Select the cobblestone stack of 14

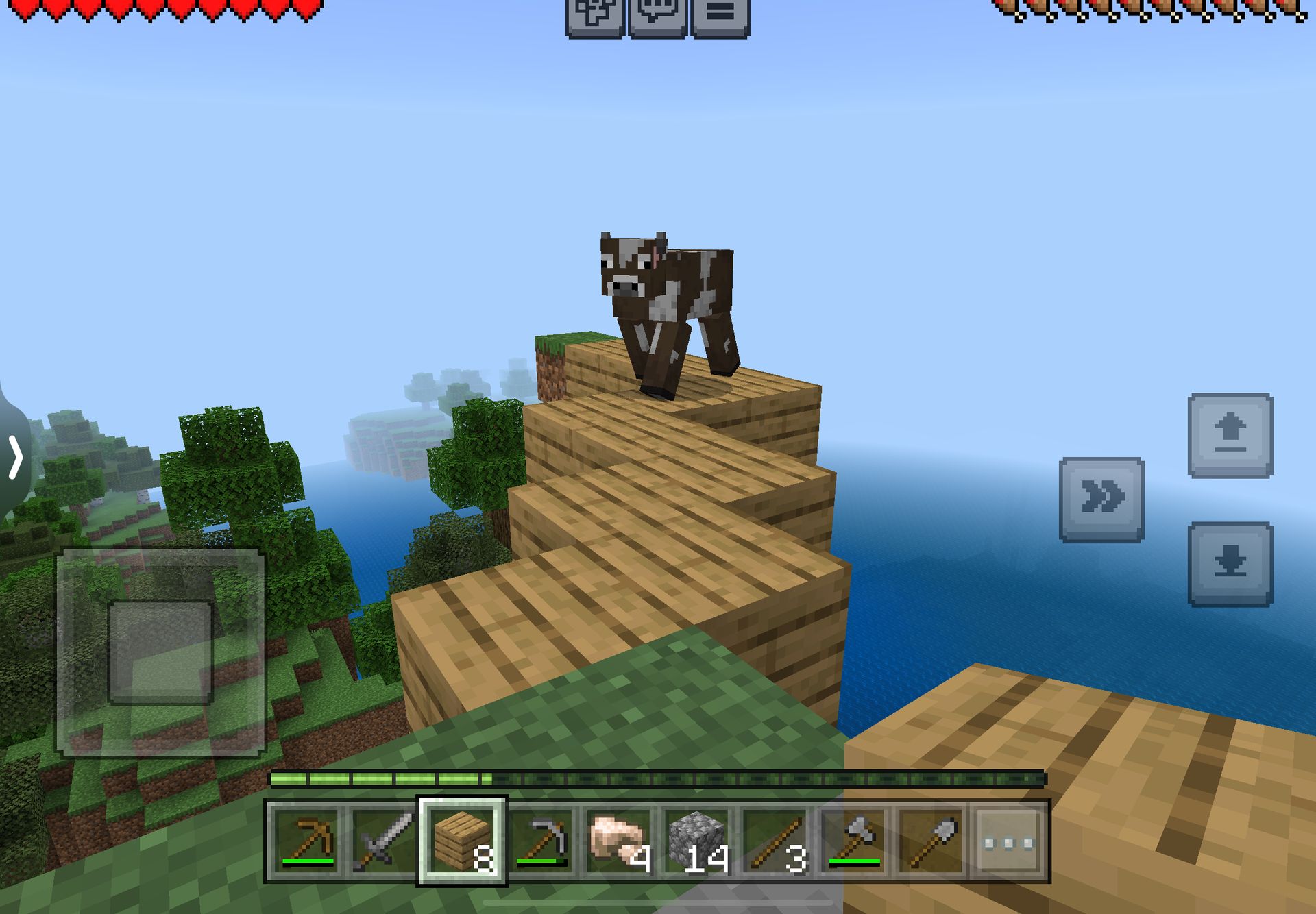(697, 841)
